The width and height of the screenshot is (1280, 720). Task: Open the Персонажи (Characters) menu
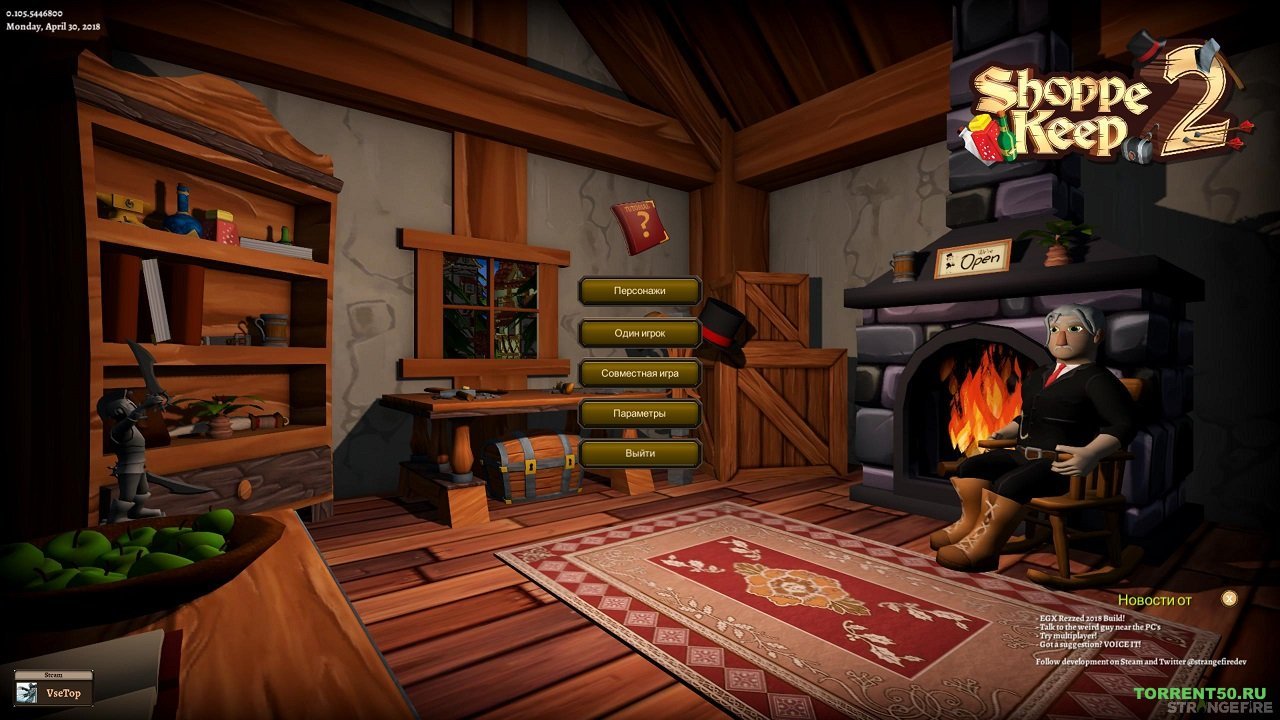(640, 292)
